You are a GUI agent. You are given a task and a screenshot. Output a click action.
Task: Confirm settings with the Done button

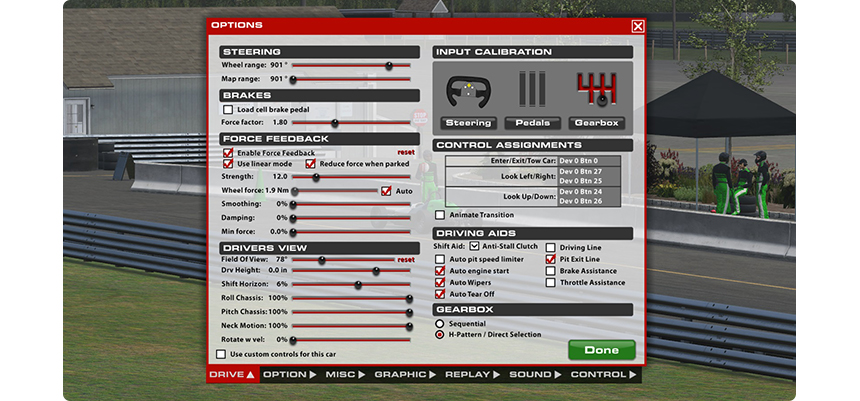pos(601,350)
